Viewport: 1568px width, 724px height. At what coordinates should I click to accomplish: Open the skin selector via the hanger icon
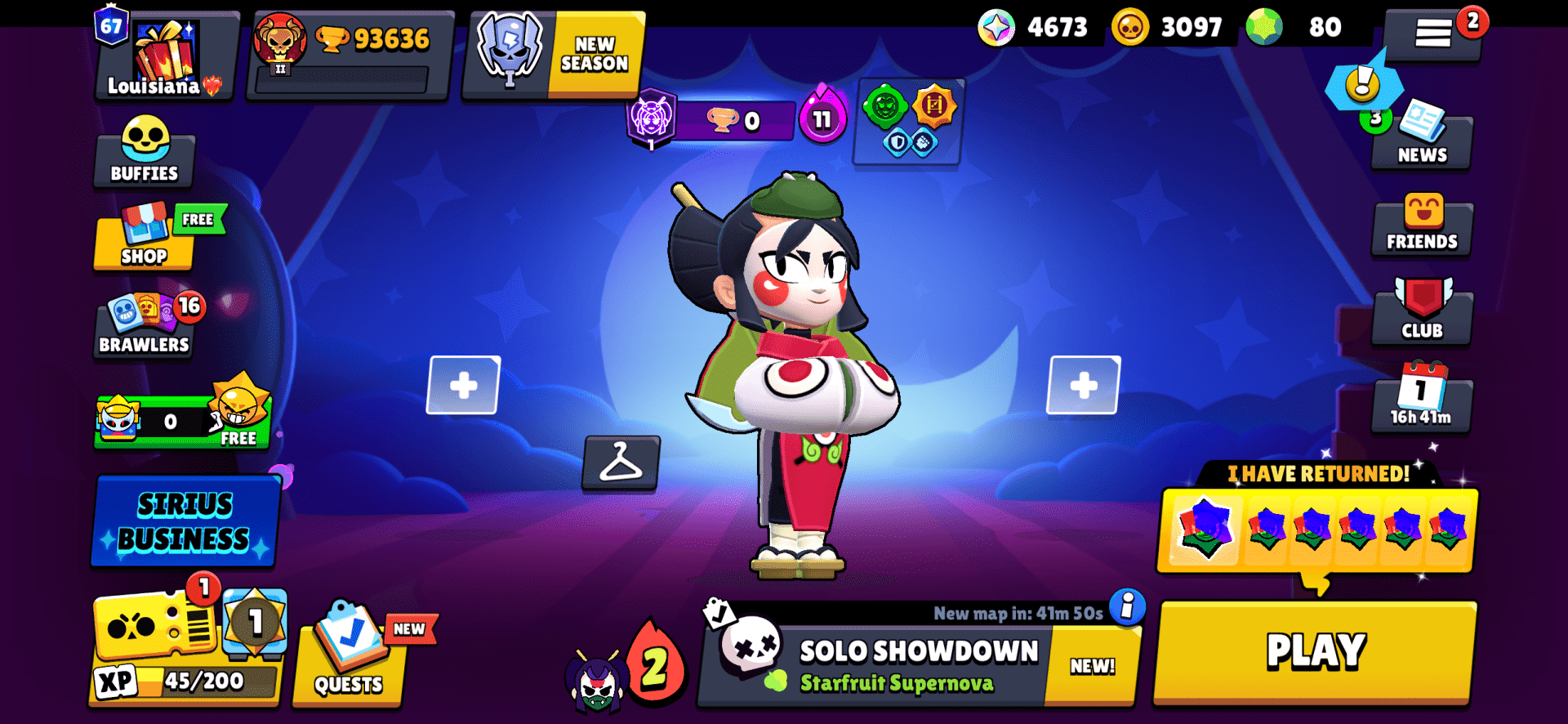621,466
